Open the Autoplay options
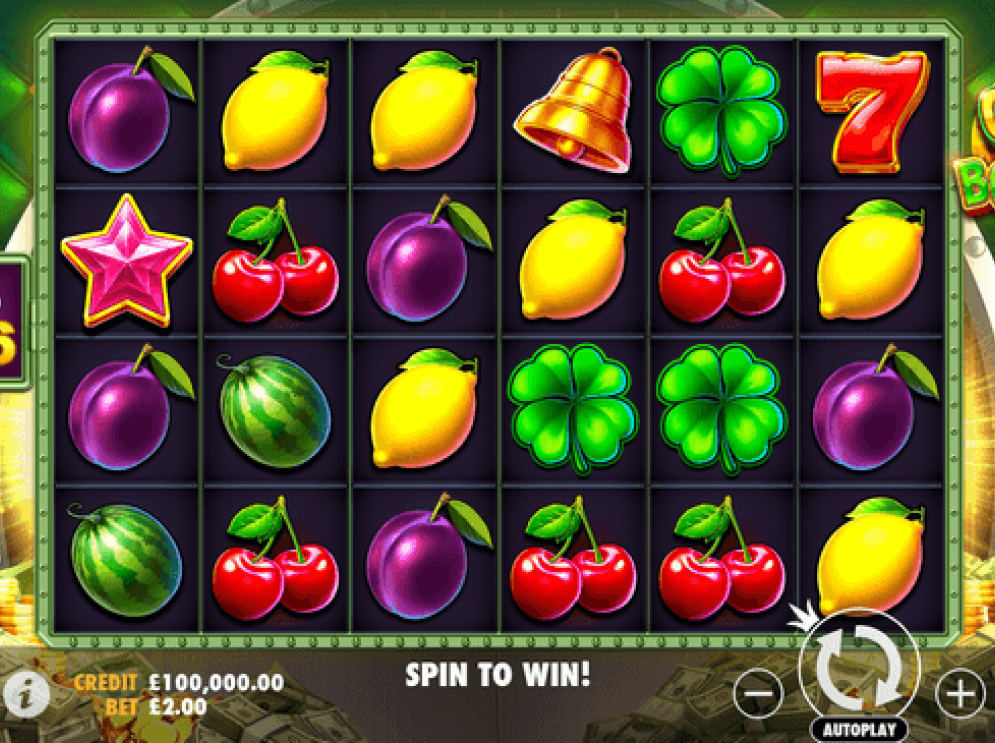Viewport: 995px width, 743px height. [859, 730]
